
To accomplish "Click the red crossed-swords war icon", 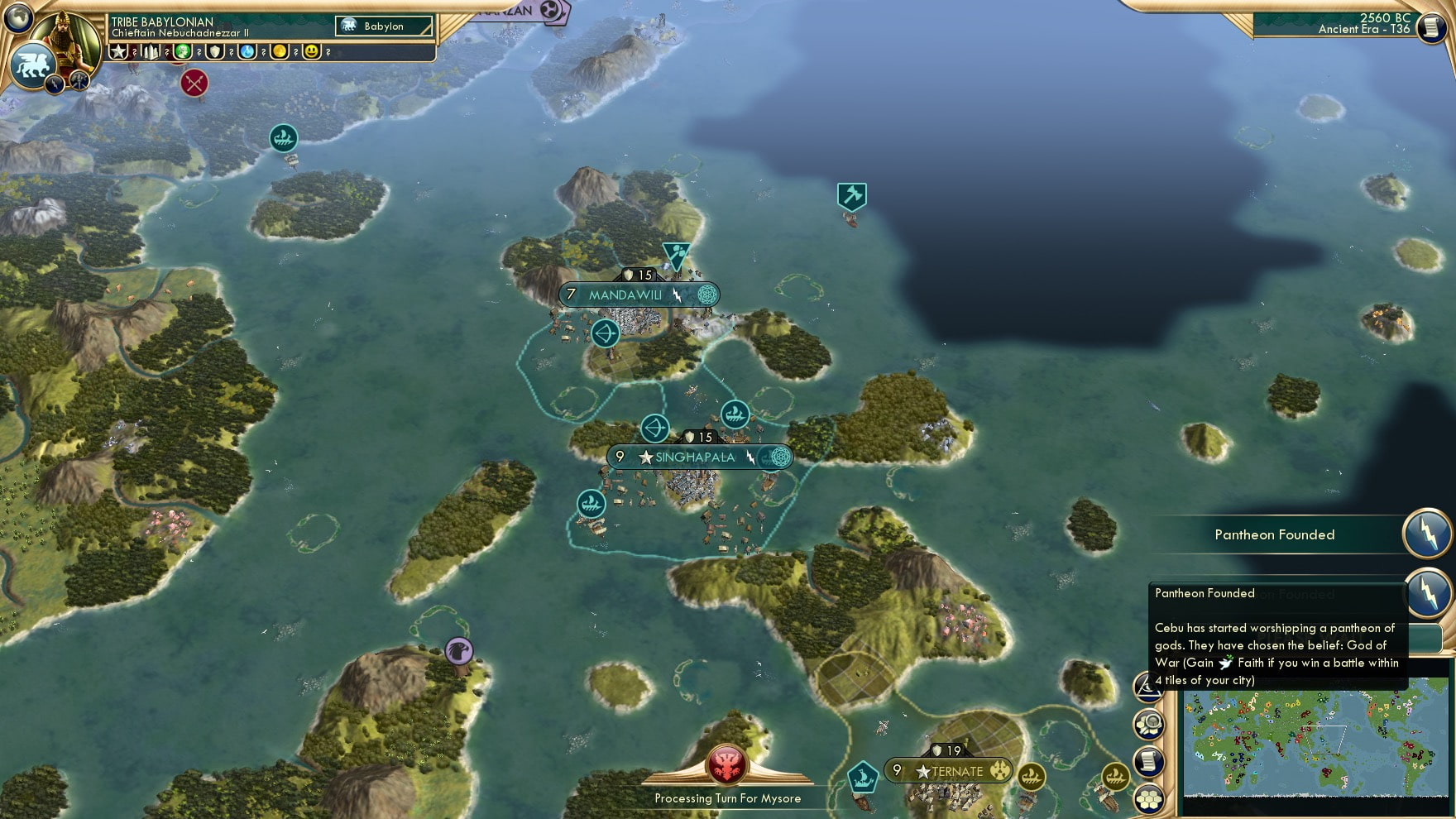I will click(x=195, y=83).
